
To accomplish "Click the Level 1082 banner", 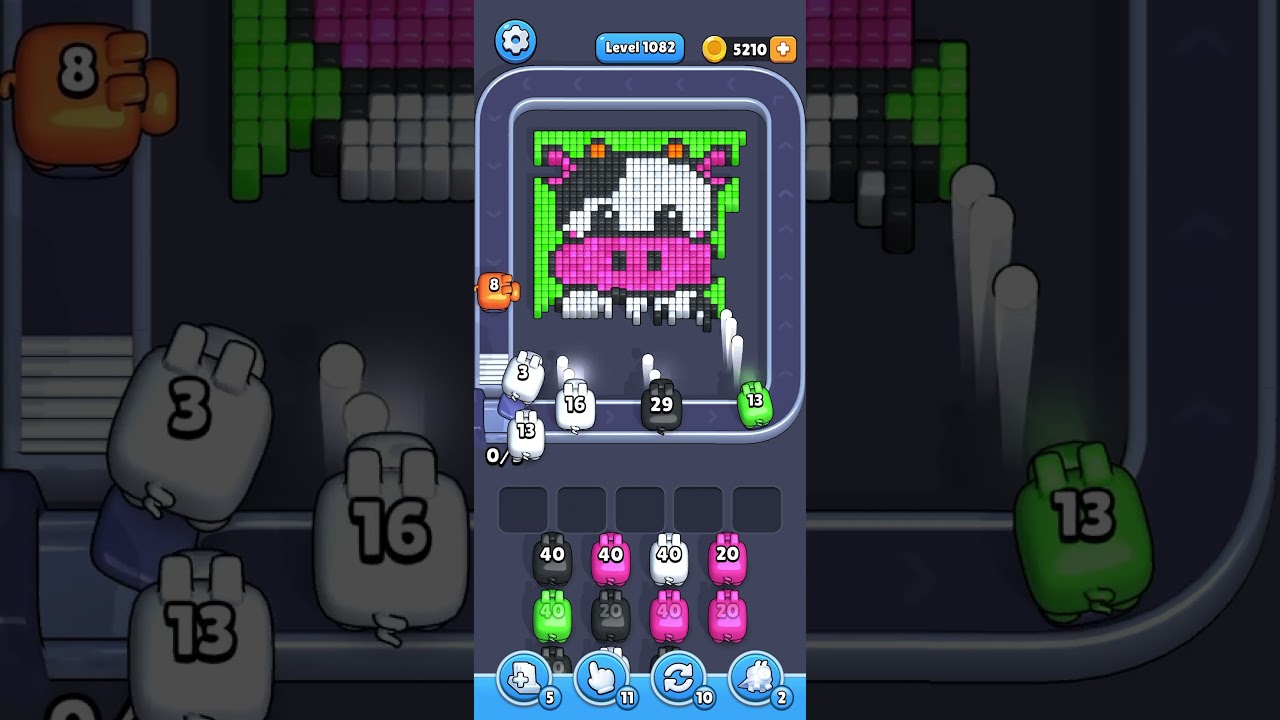I will 639,47.
